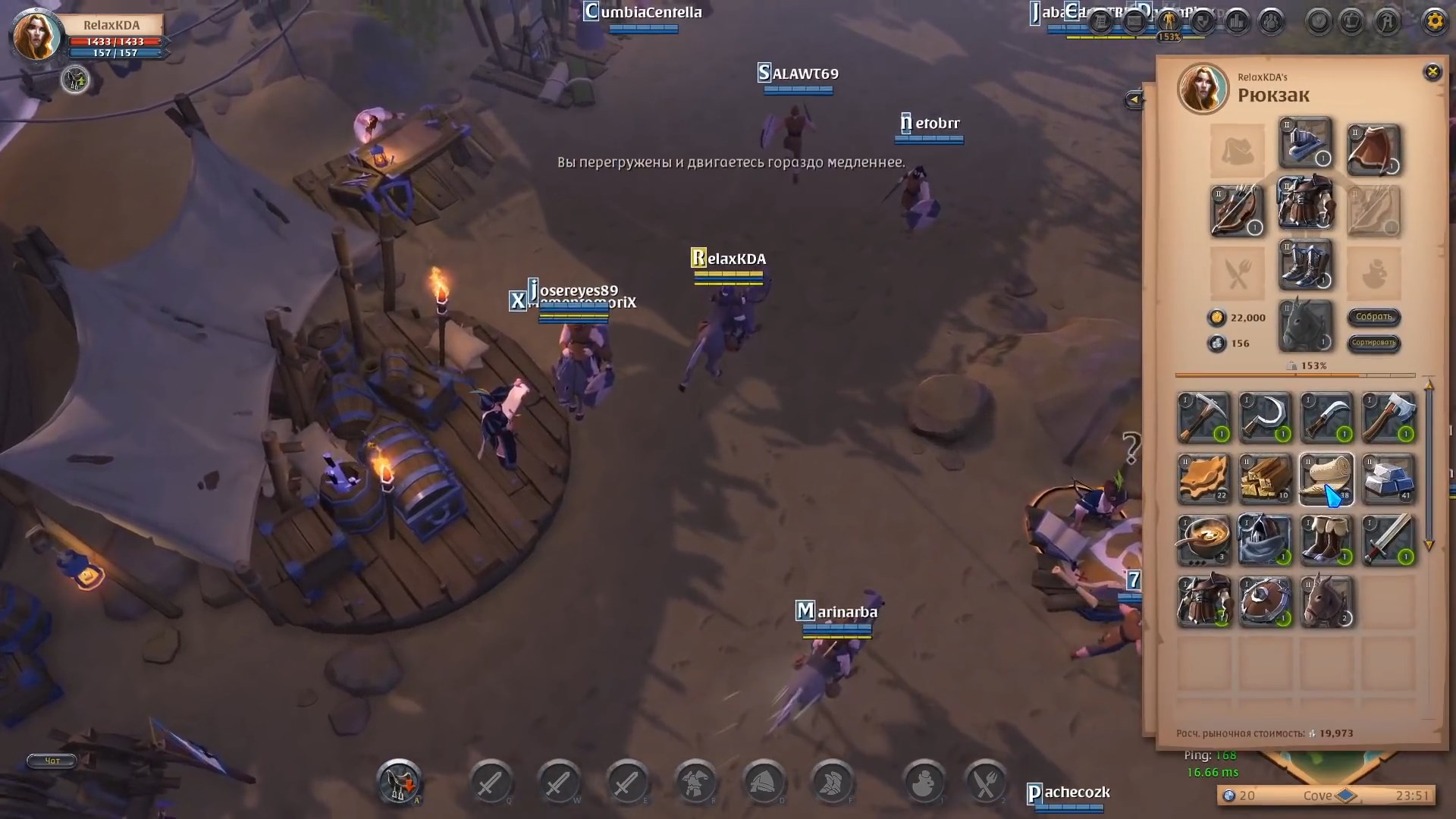Select the equipped mount donkey slot
Image resolution: width=1456 pixels, height=819 pixels.
point(1306,326)
